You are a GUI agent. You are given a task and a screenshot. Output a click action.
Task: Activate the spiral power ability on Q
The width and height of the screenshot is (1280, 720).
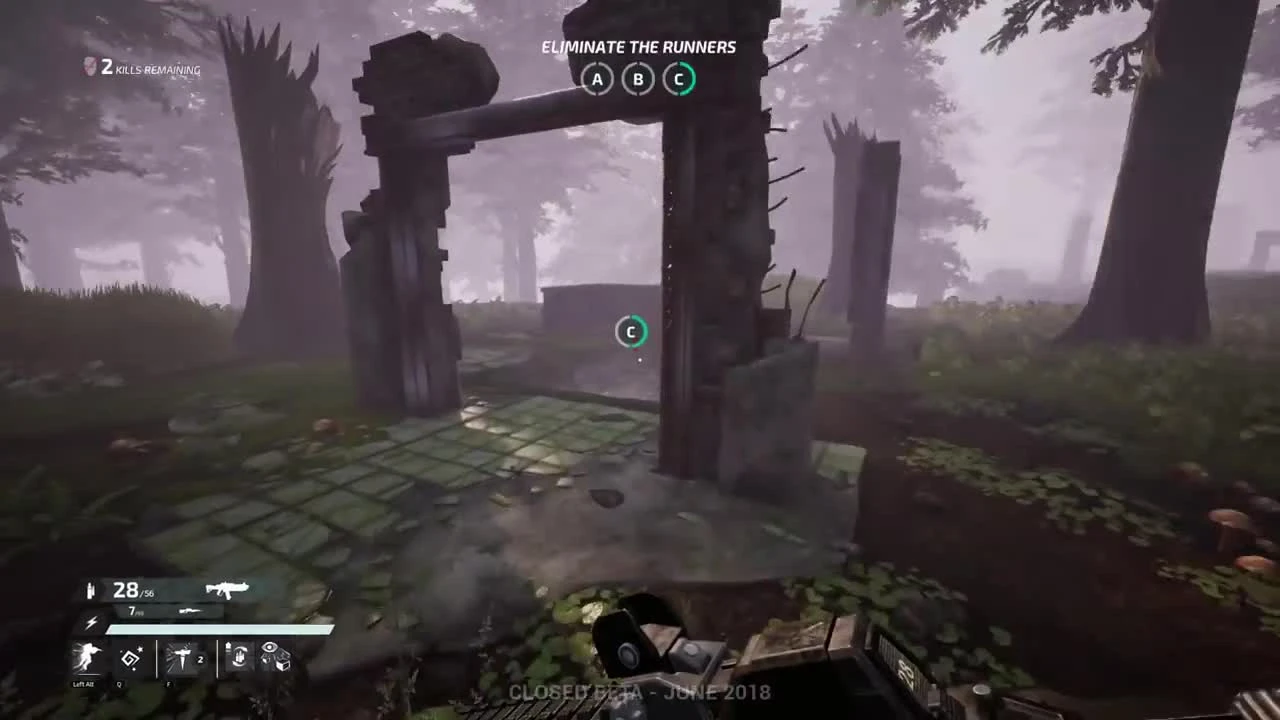pos(129,658)
